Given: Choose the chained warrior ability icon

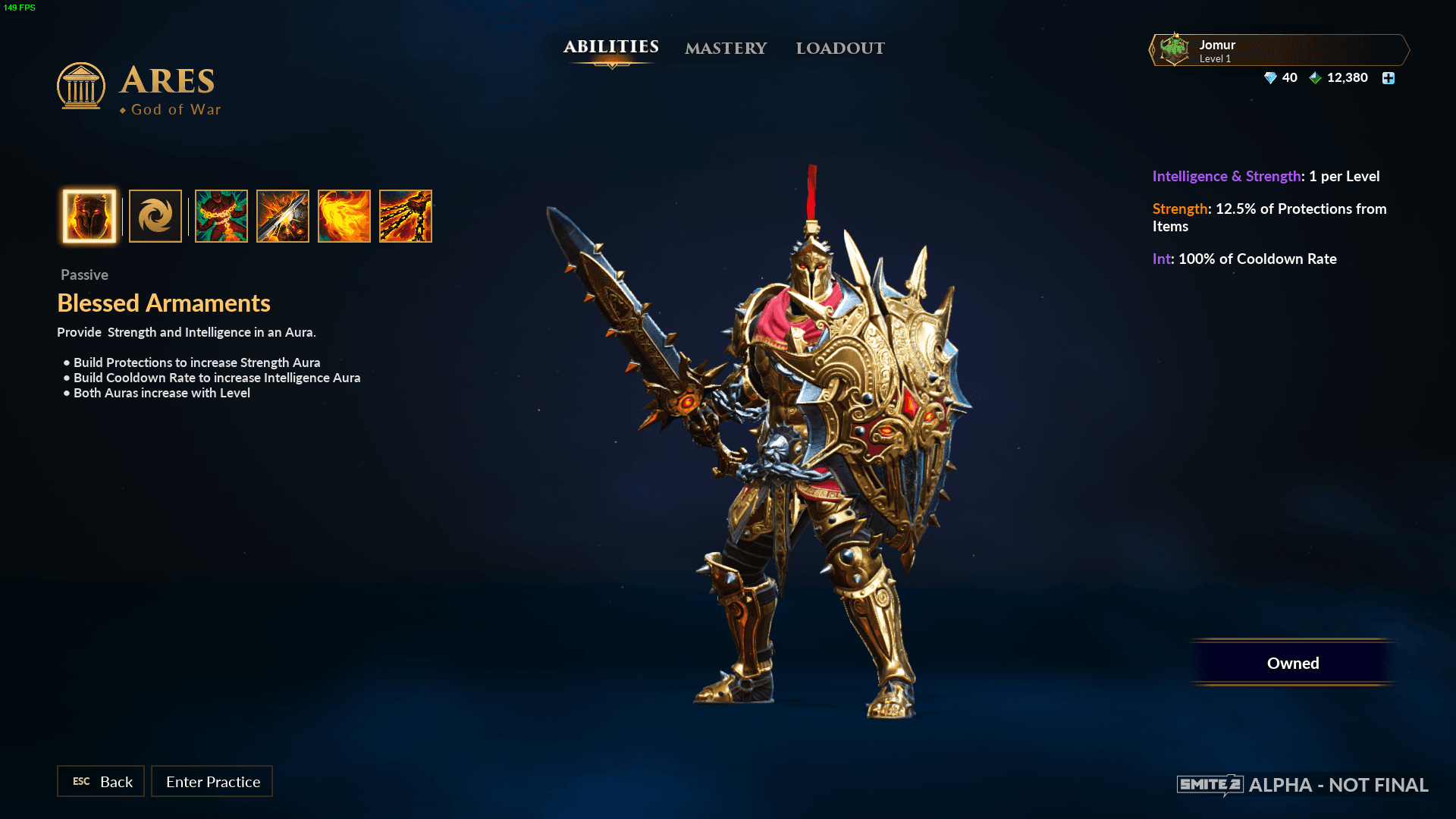Looking at the screenshot, I should tap(221, 216).
